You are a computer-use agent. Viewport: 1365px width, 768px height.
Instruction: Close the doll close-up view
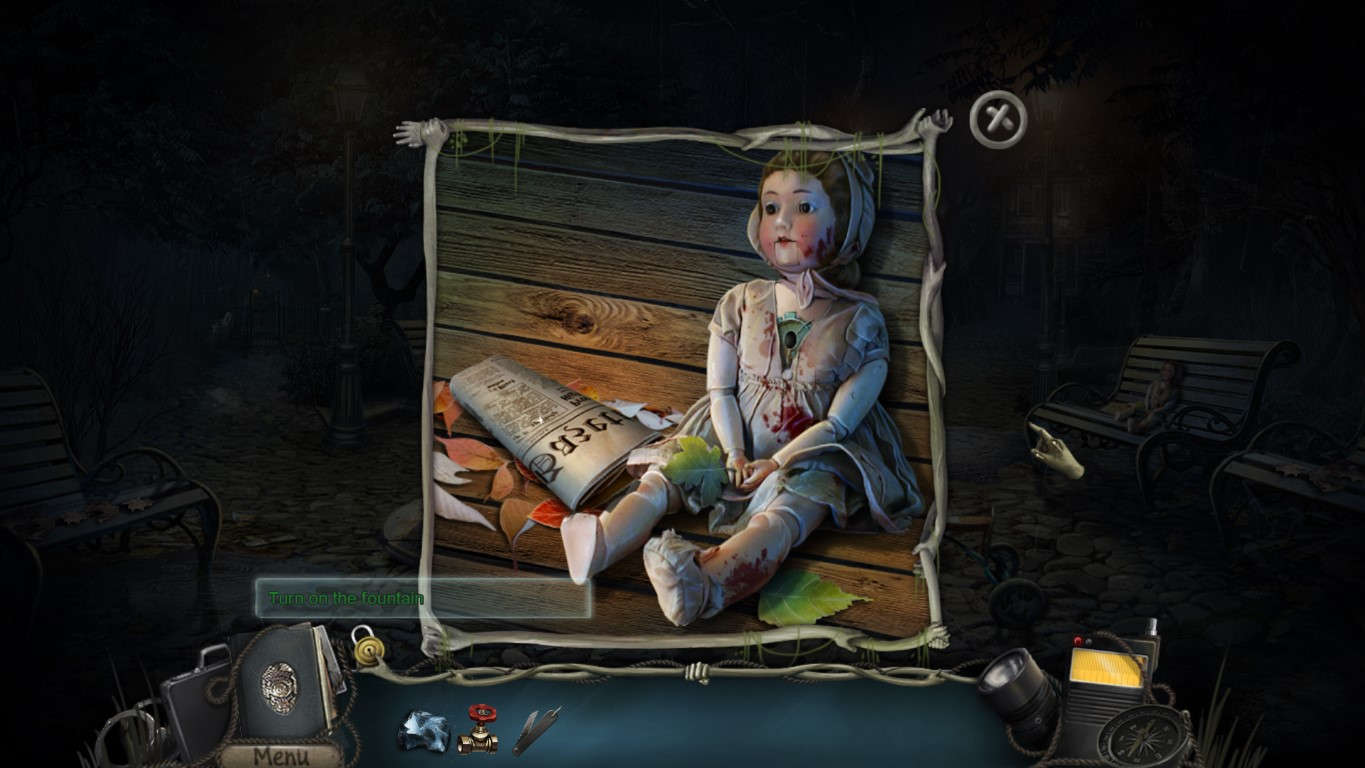[996, 119]
